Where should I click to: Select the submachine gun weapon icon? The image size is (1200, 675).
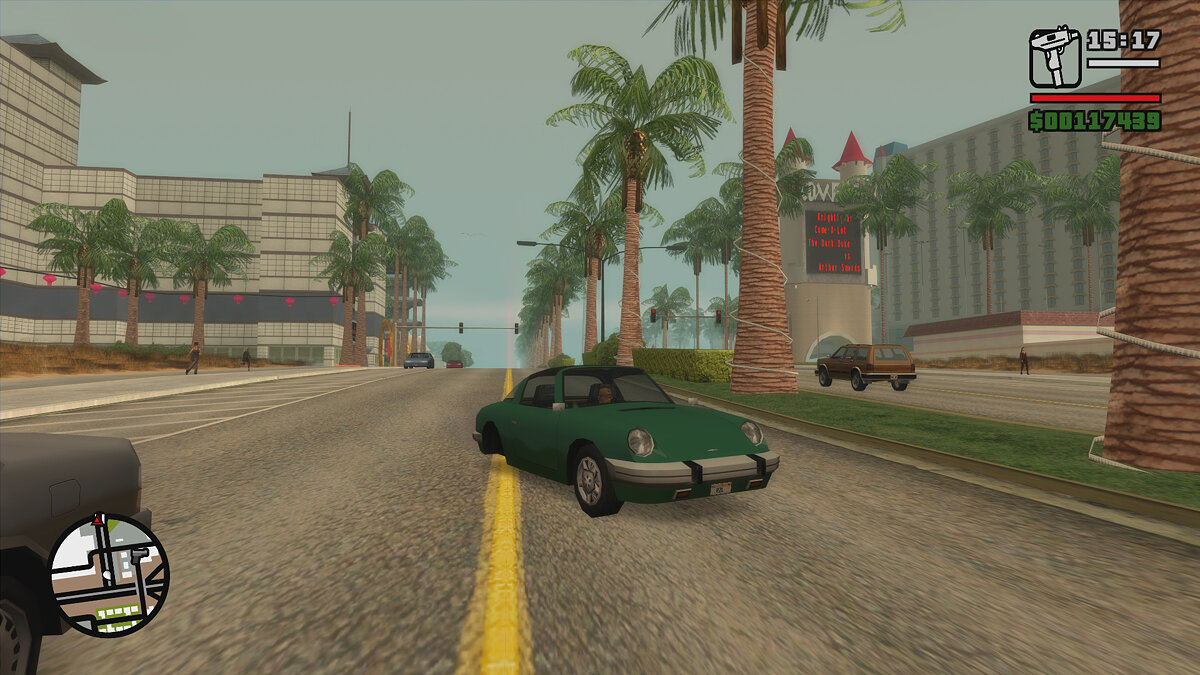point(1055,58)
